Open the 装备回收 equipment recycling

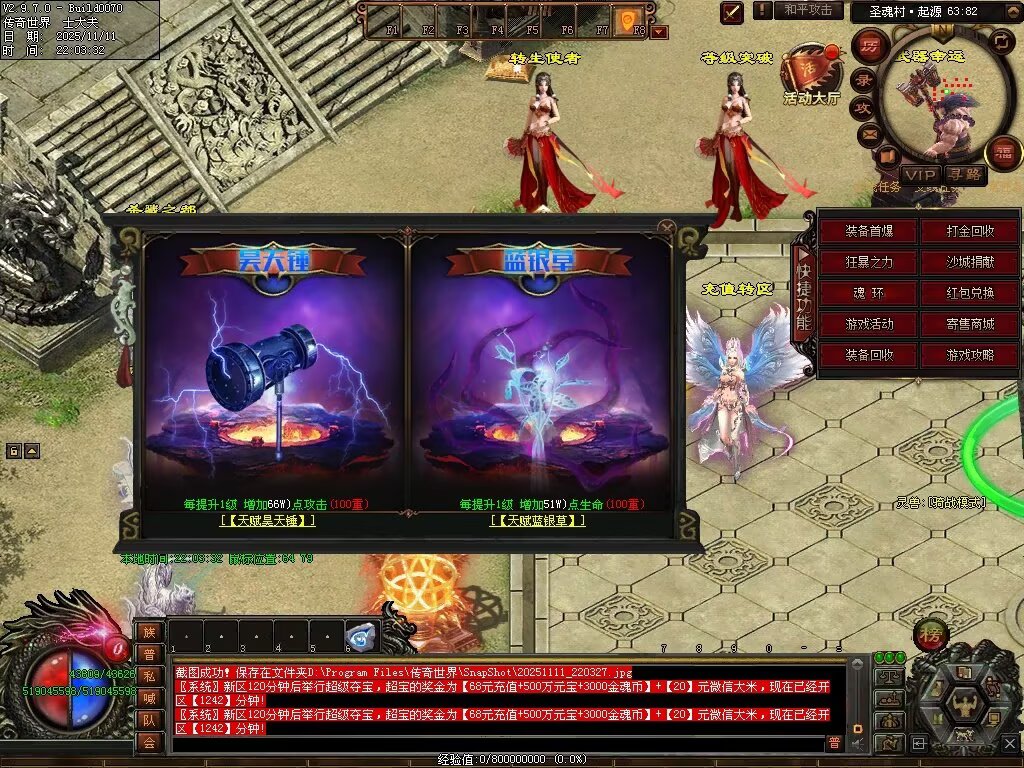(869, 356)
